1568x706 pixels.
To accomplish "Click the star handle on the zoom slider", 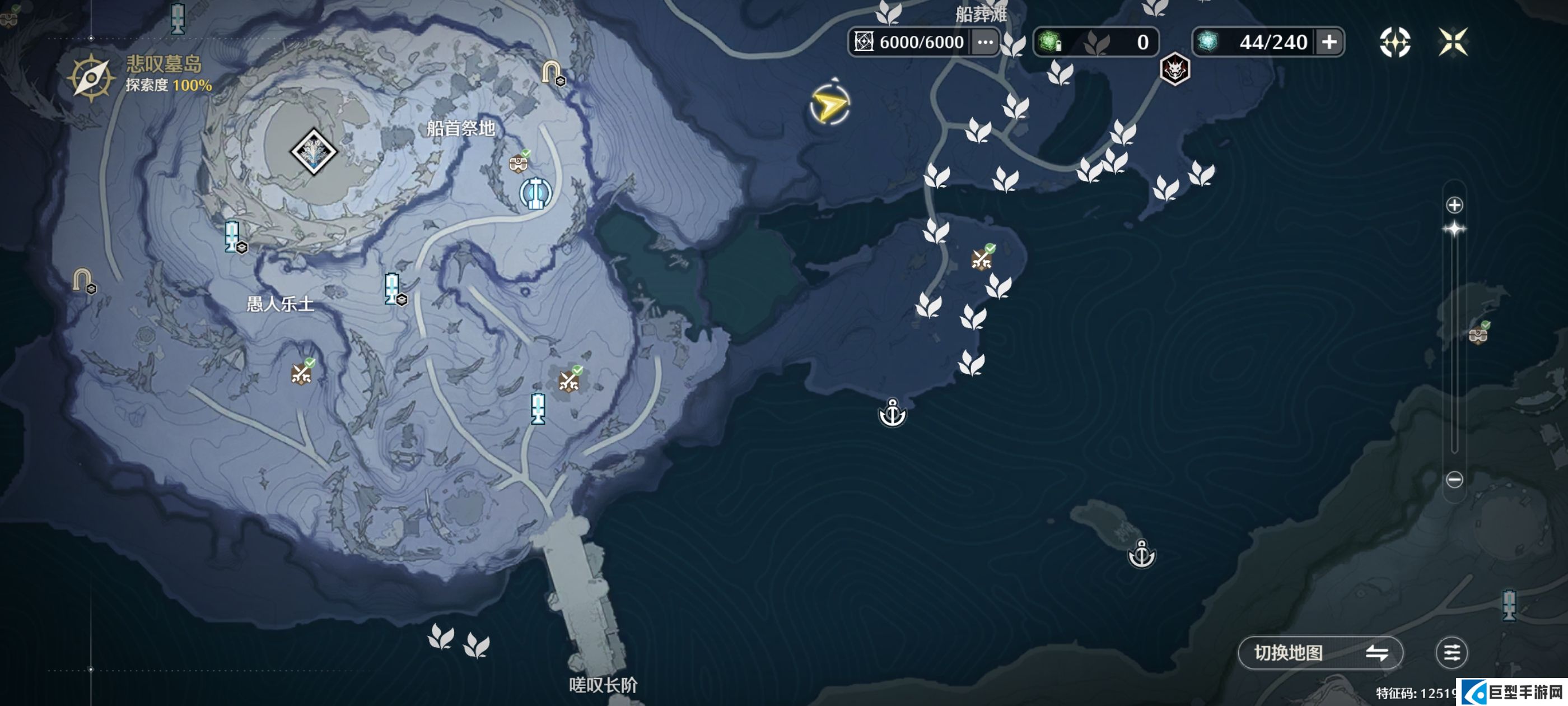I will 1454,229.
